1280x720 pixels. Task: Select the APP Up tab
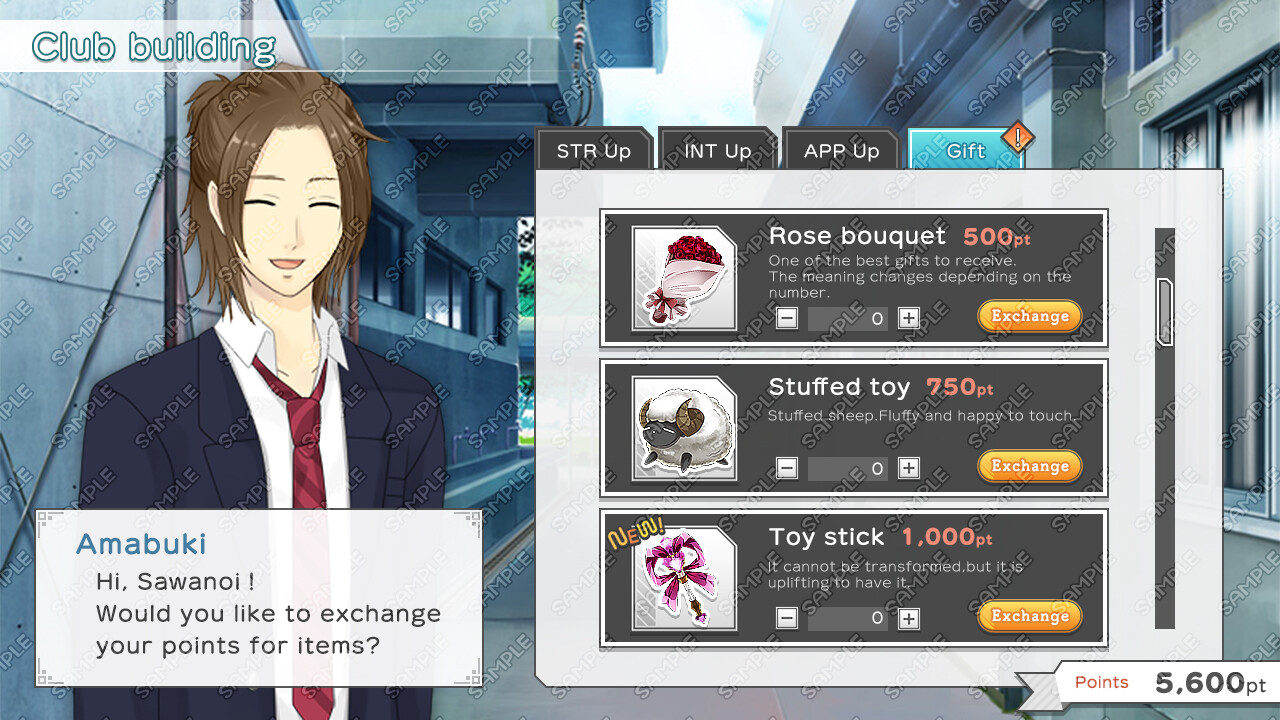[840, 150]
